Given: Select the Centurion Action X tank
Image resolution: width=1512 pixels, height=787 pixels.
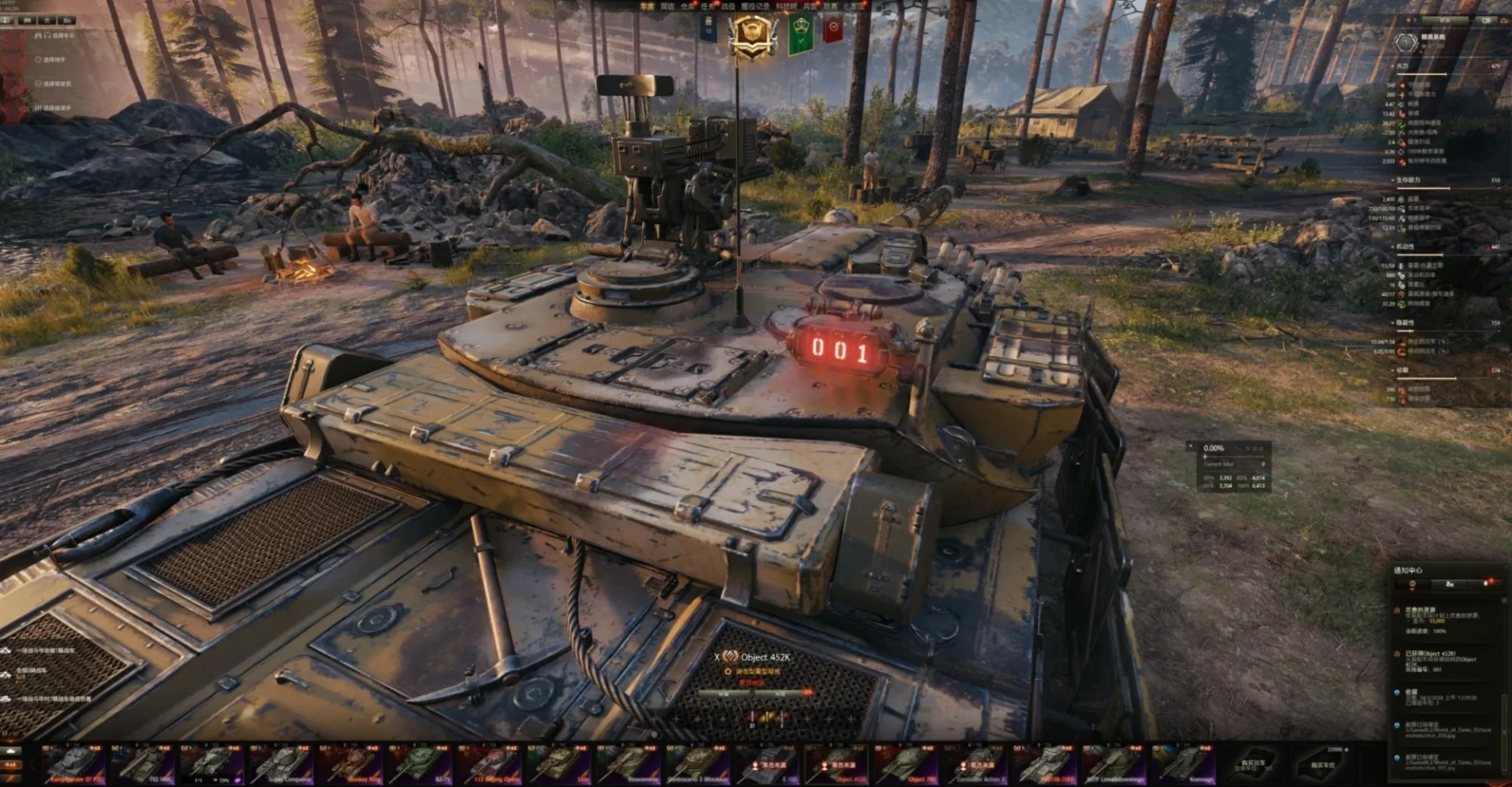Looking at the screenshot, I should point(978,764).
